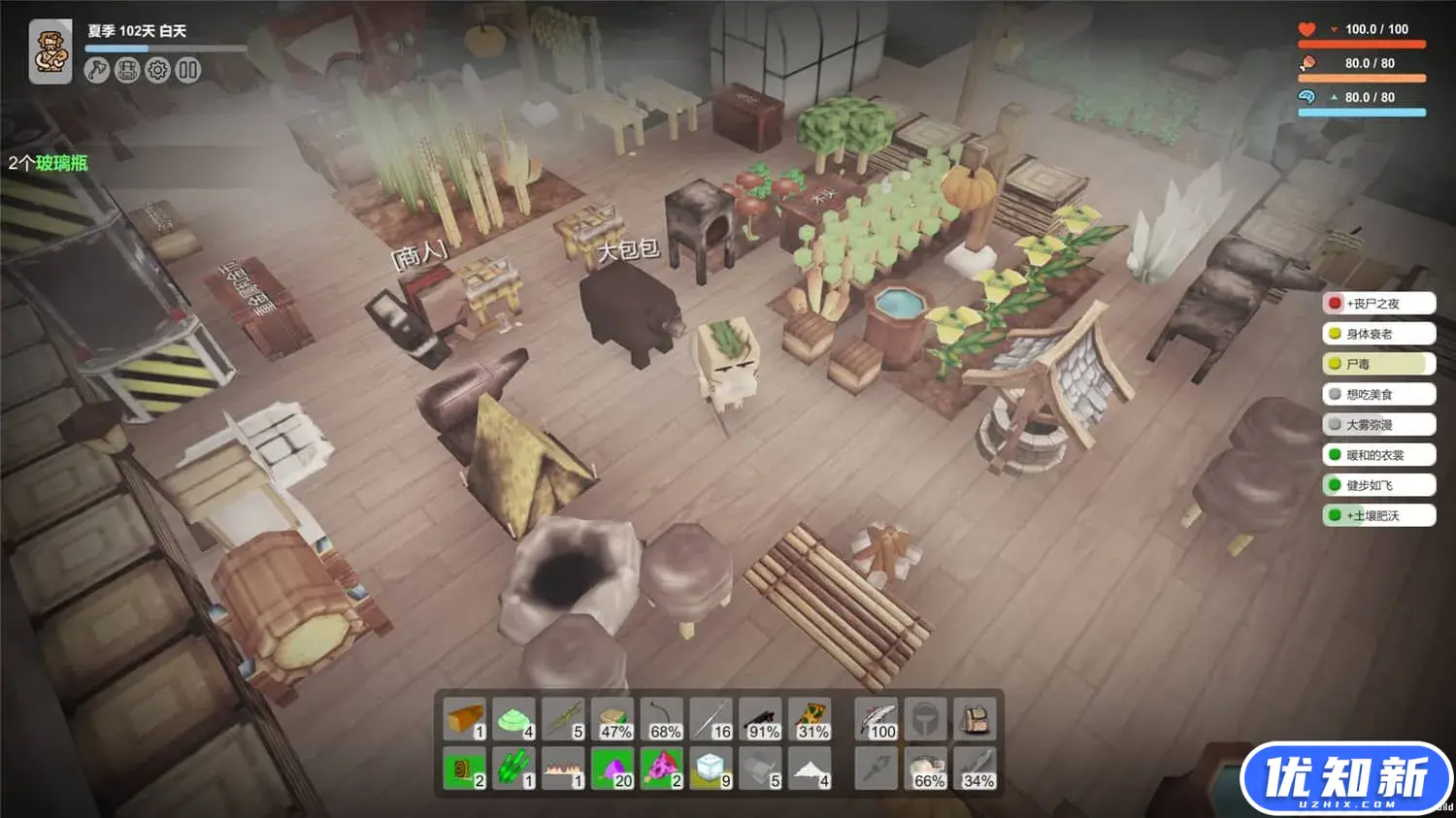Open the character portrait panel
The image size is (1456, 818).
click(x=50, y=51)
